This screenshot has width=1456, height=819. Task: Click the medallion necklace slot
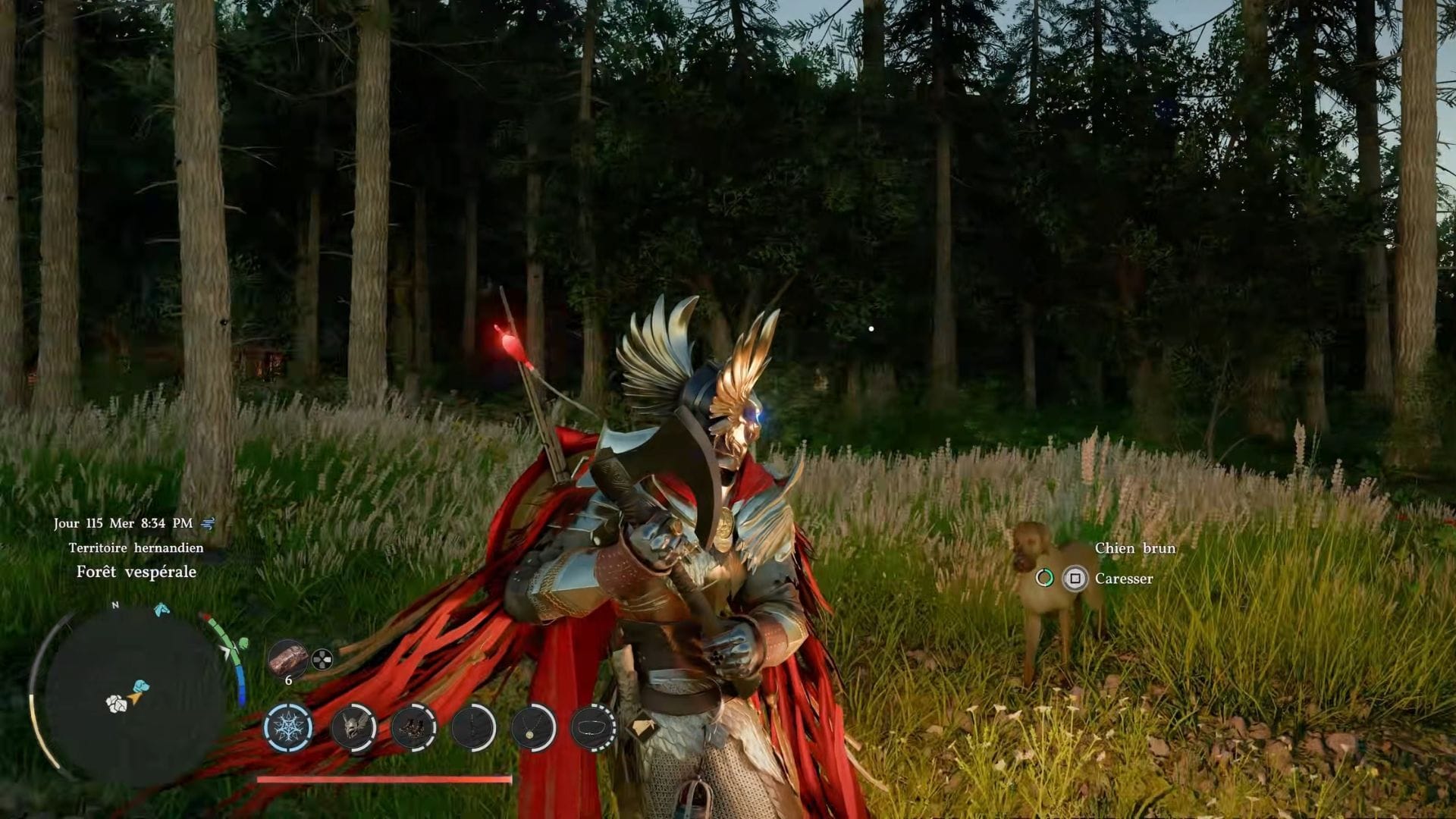click(x=534, y=727)
